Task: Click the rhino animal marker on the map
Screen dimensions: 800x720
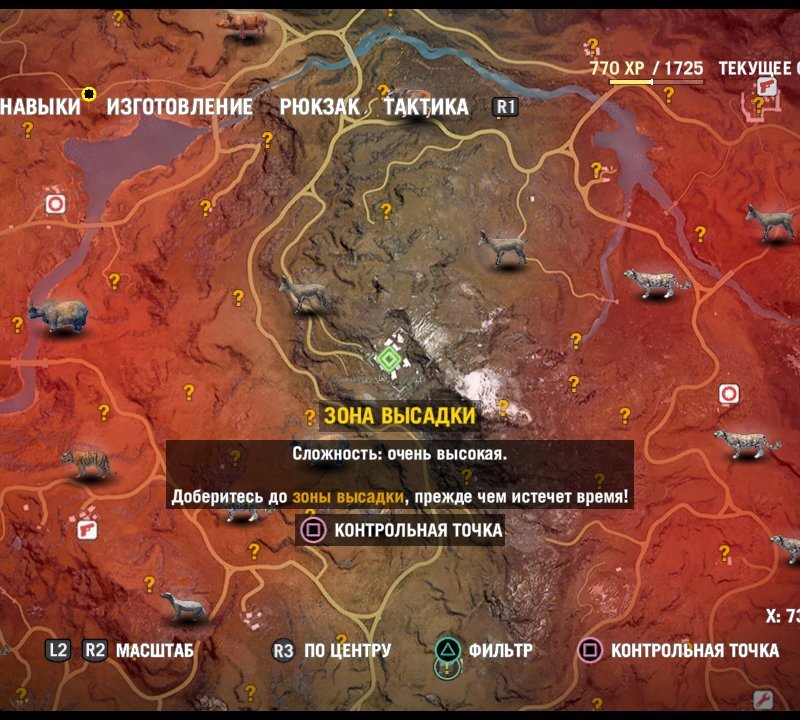Action: (x=57, y=316)
